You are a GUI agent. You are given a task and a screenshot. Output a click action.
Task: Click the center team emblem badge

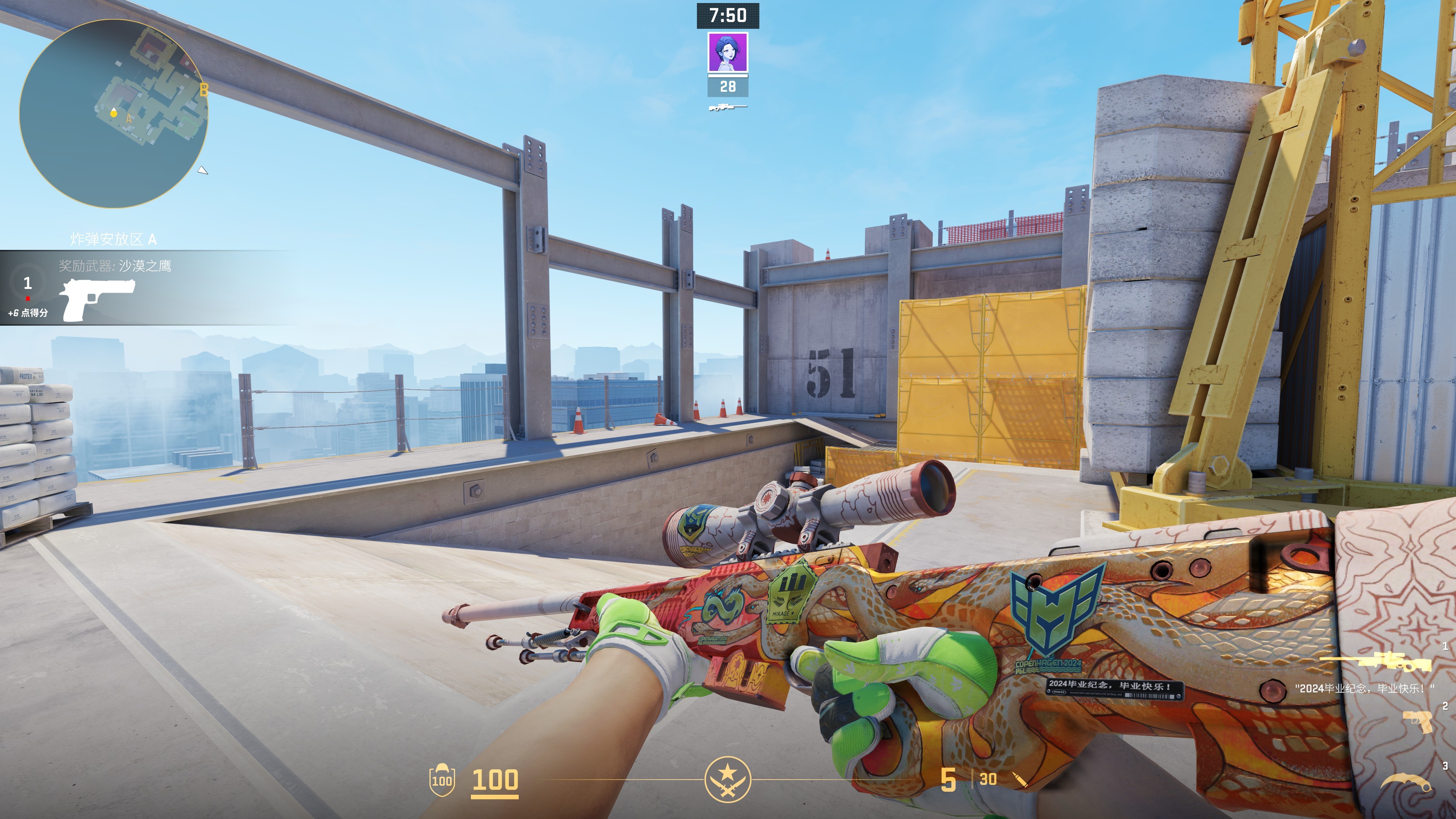pos(728,780)
